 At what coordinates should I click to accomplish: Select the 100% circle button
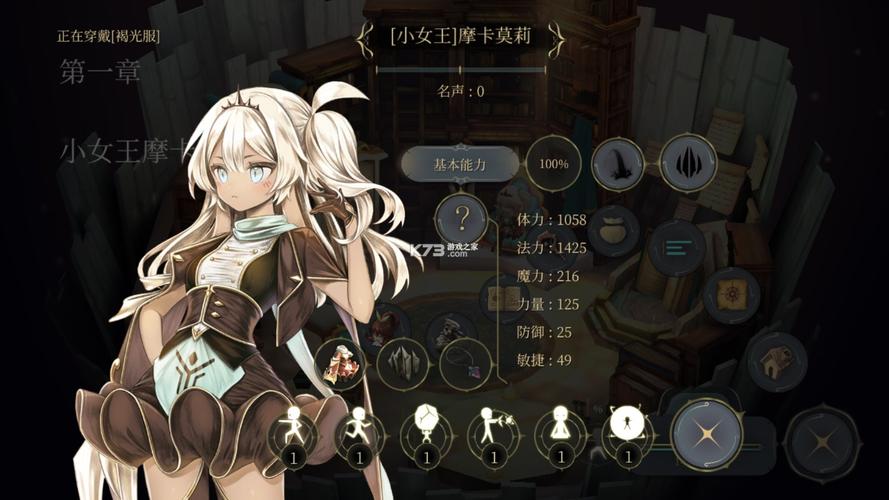click(553, 164)
